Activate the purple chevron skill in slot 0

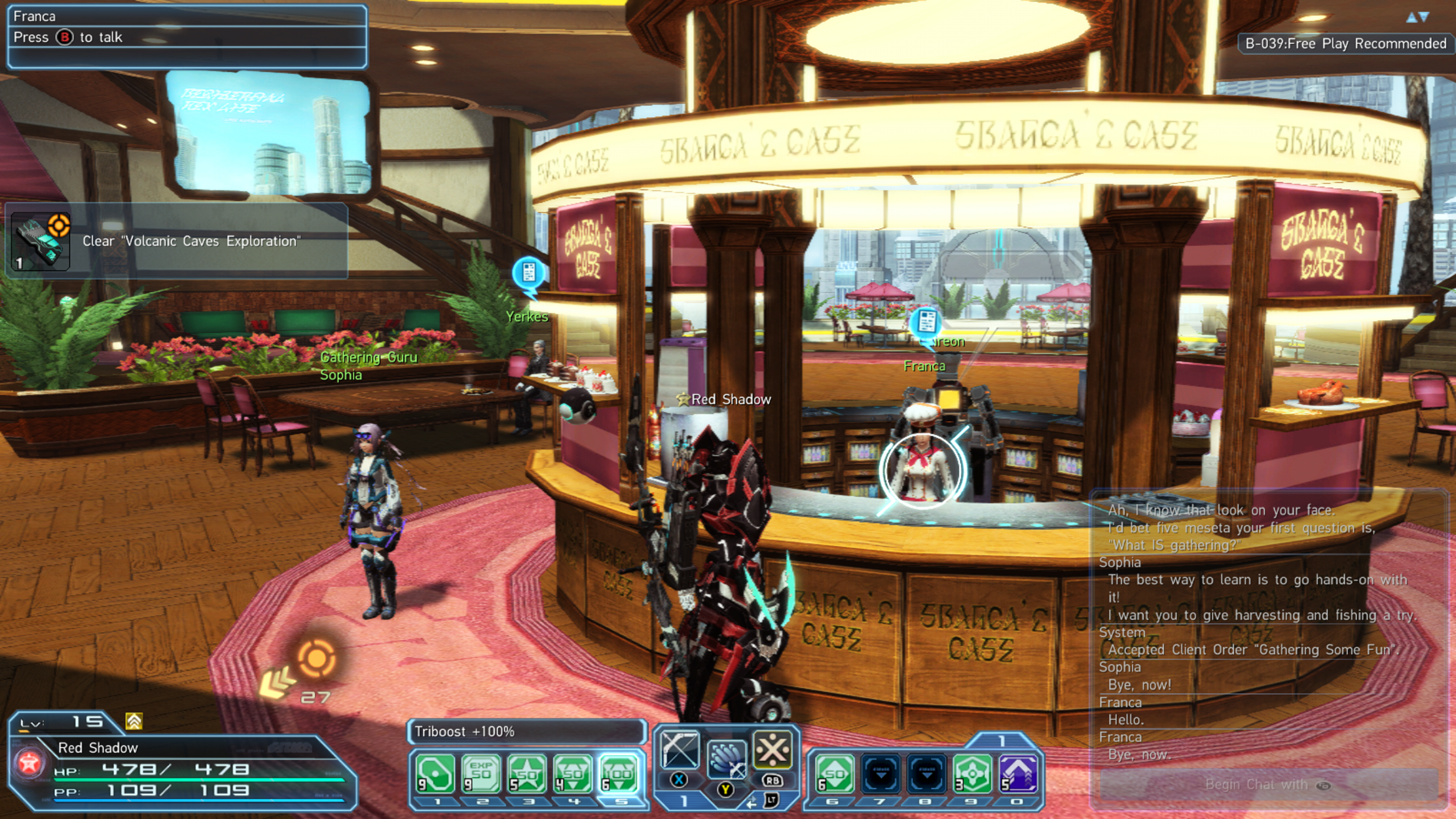click(x=1019, y=773)
